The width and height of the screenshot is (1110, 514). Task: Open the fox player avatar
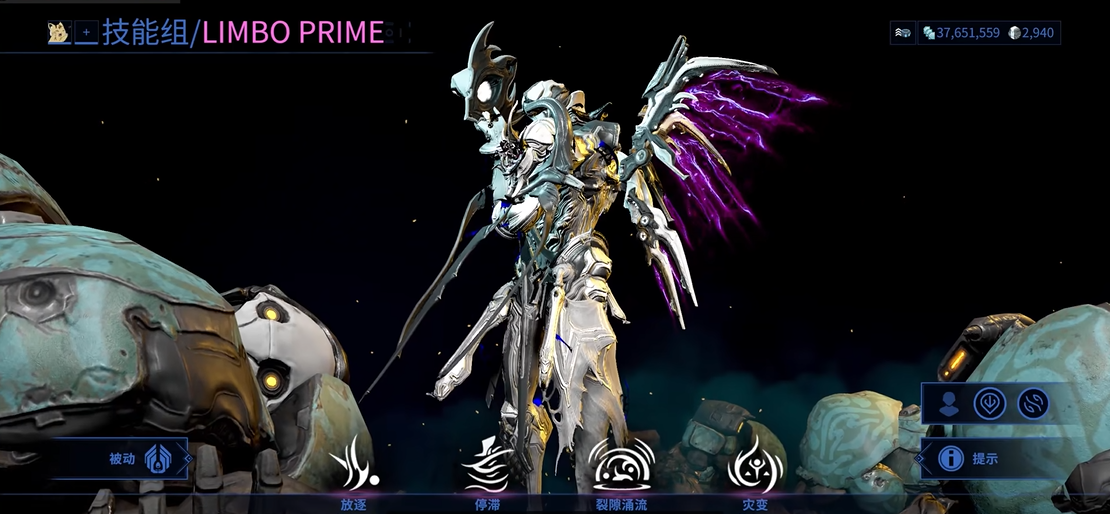pyautogui.click(x=59, y=33)
